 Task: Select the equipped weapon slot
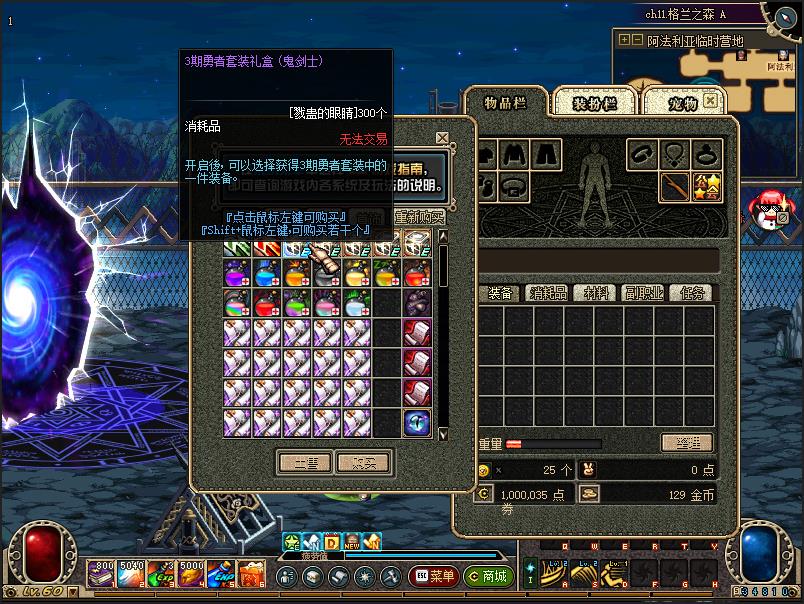(675, 186)
